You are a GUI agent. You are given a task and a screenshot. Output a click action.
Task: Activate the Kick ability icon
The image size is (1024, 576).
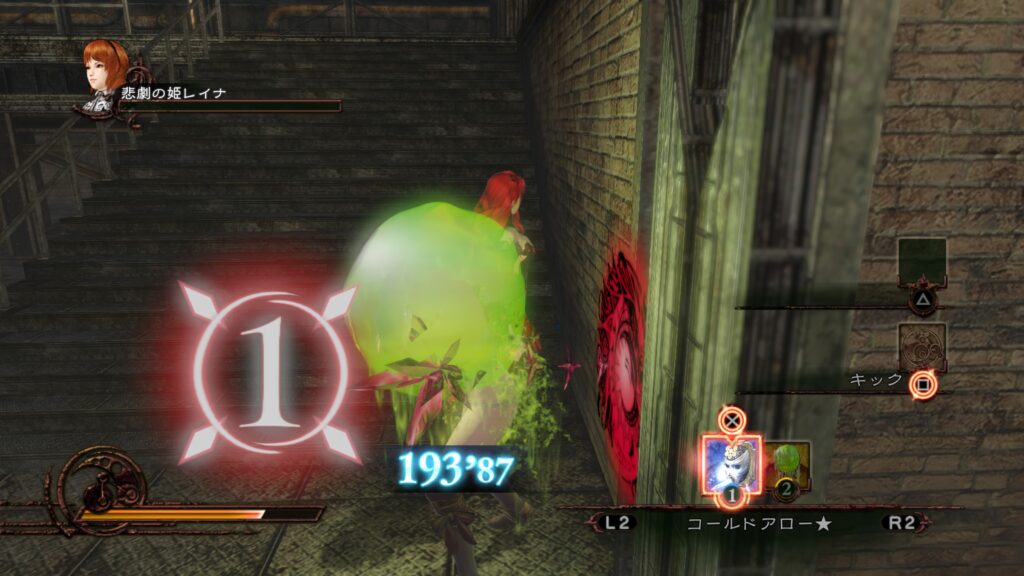click(x=921, y=346)
